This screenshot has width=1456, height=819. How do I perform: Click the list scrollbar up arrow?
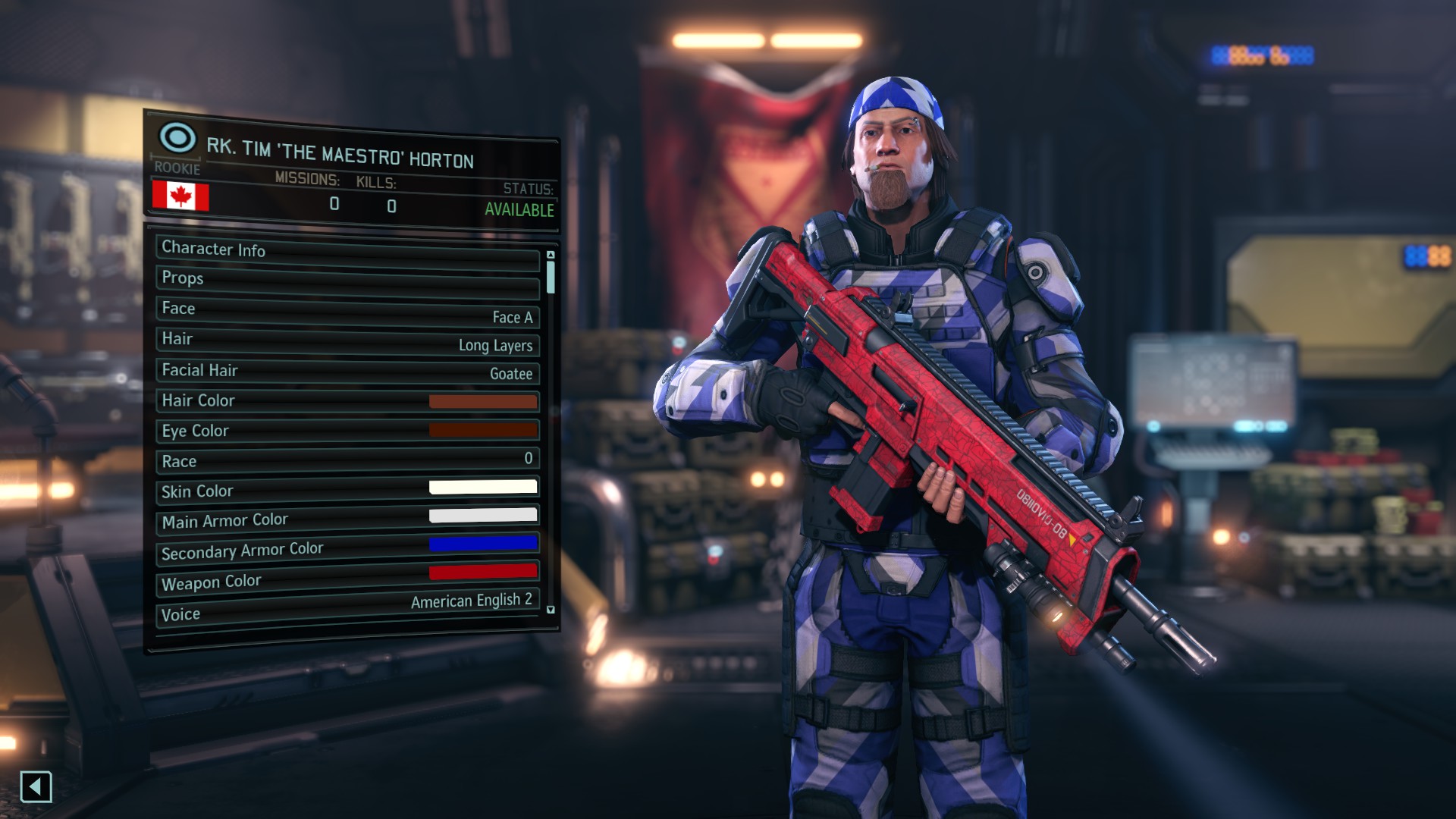click(551, 255)
